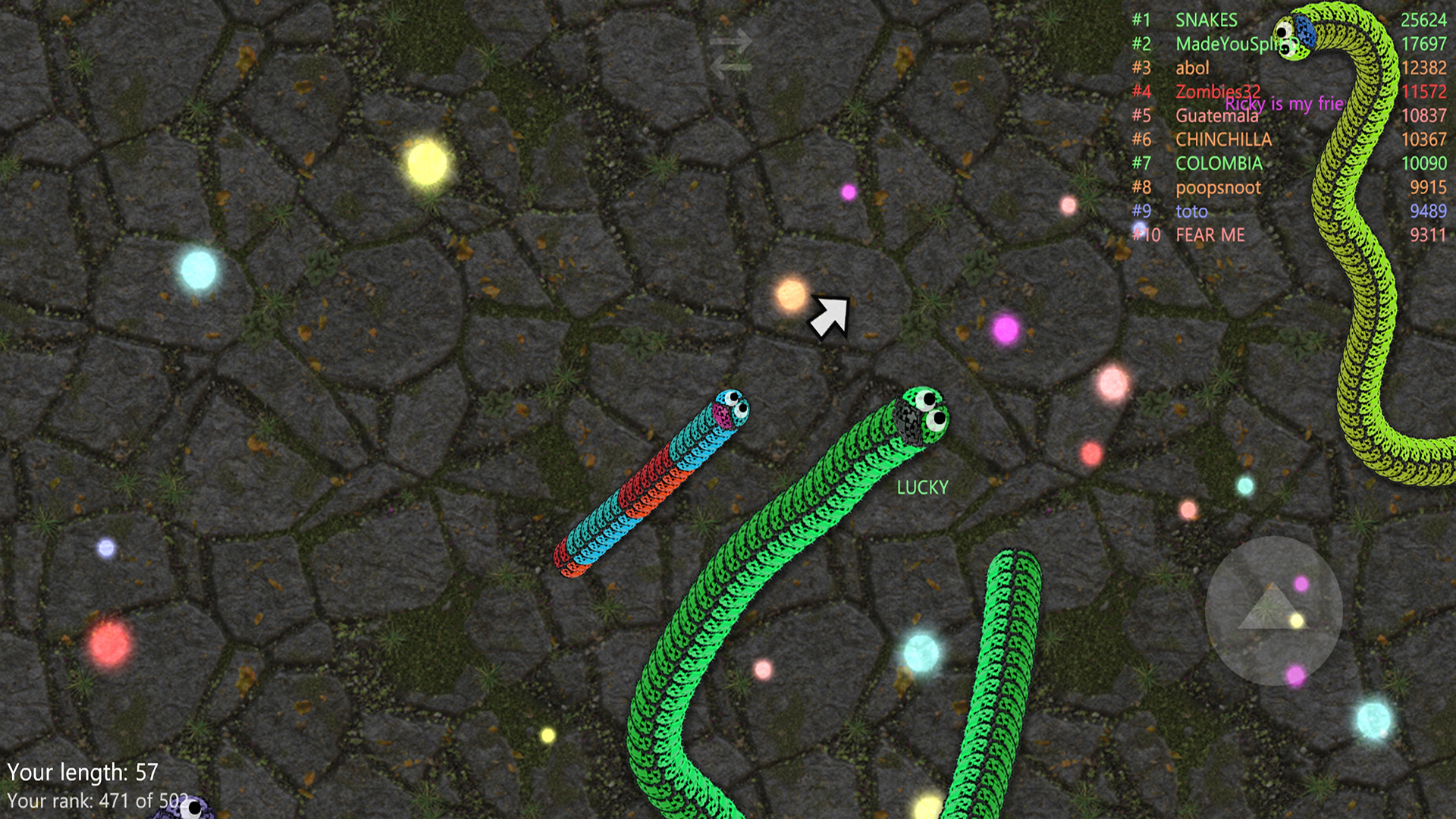Screen dimensions: 1456x819
Task: Click the 'Ricky is my friend' message
Action: tap(1287, 104)
